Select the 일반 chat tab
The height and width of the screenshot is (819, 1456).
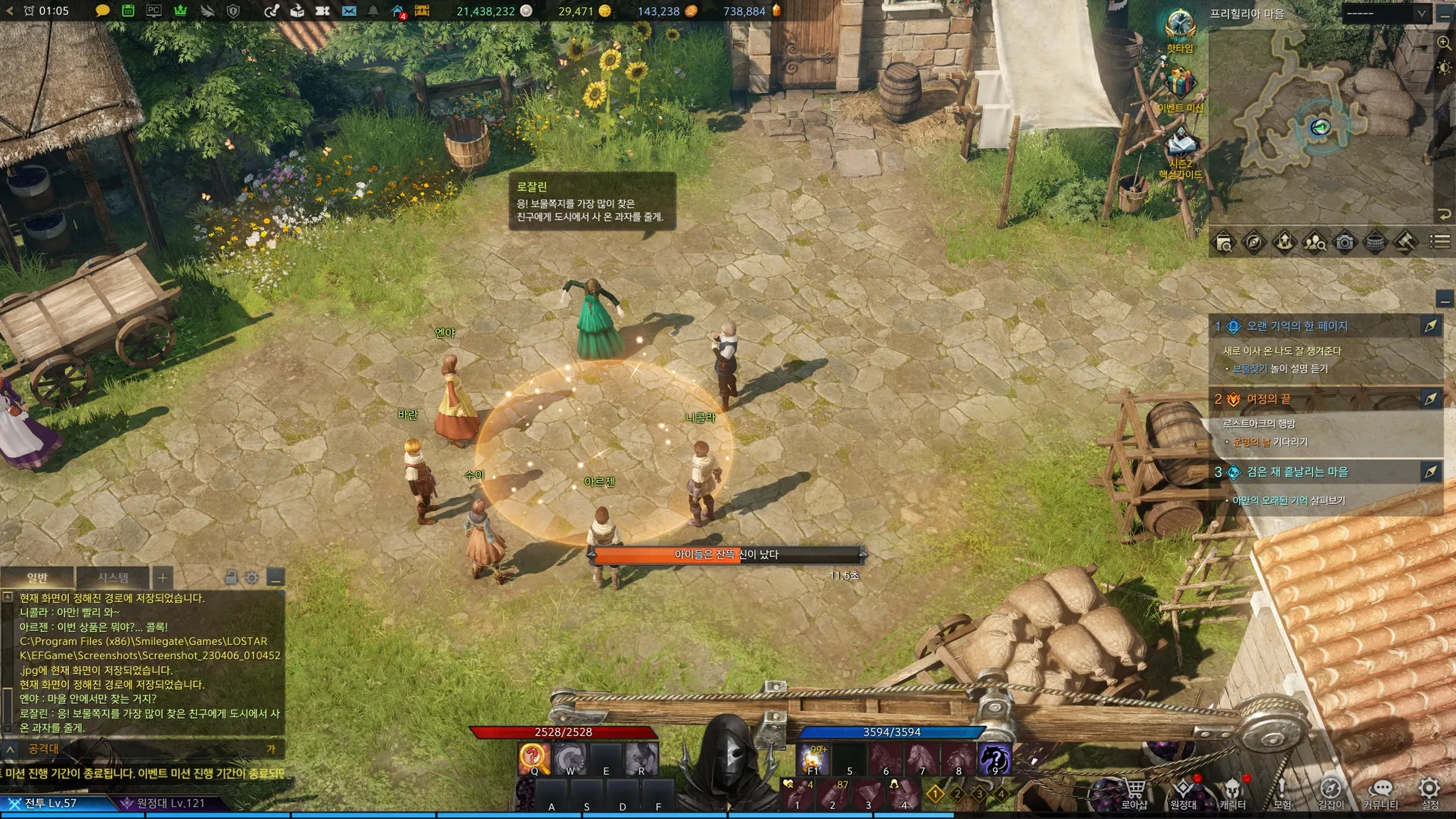point(38,578)
